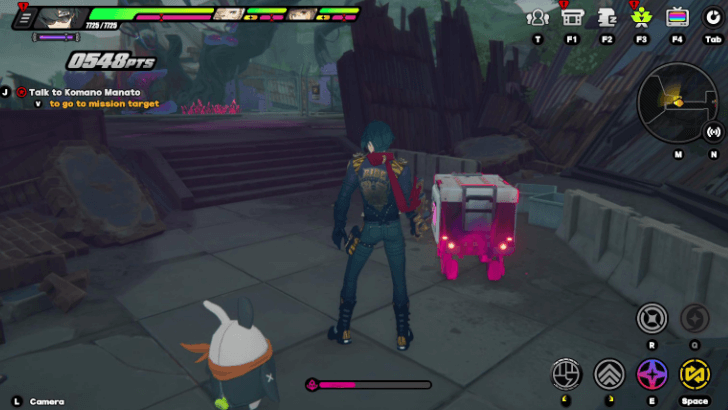Open the hamburger main menu
Viewport: 728px width, 410px height.
(24, 17)
